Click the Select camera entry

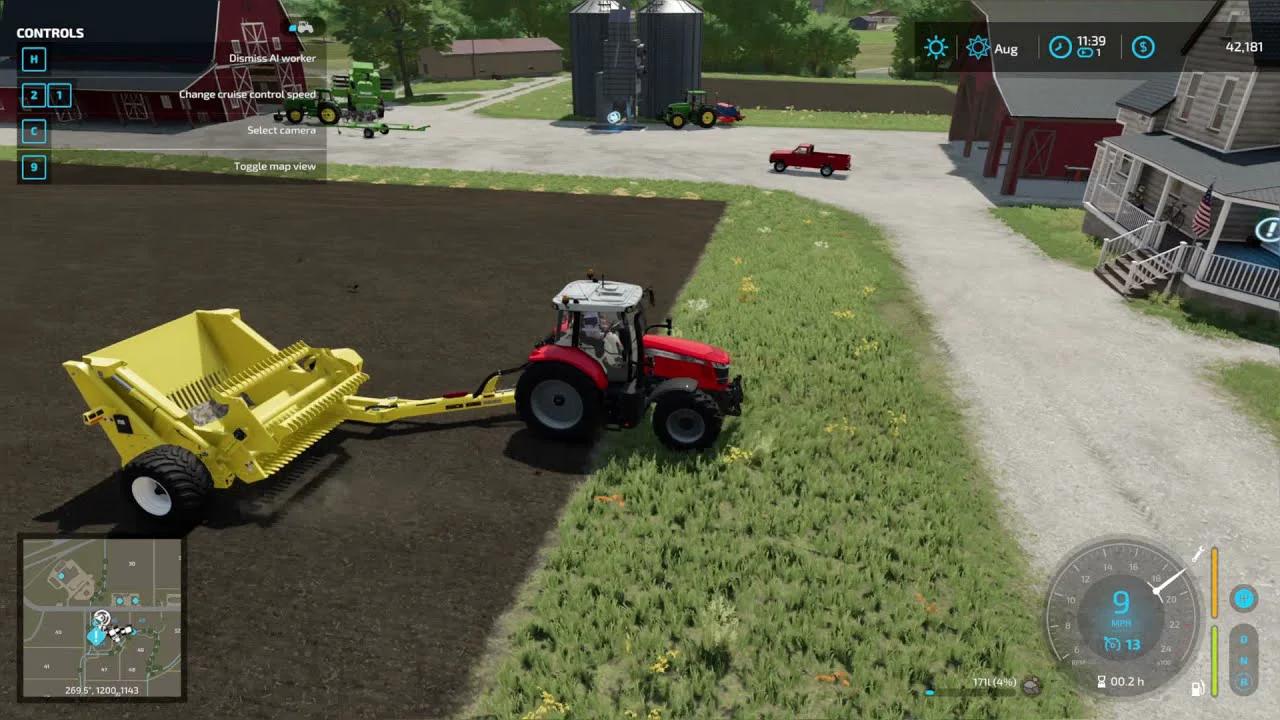(281, 130)
